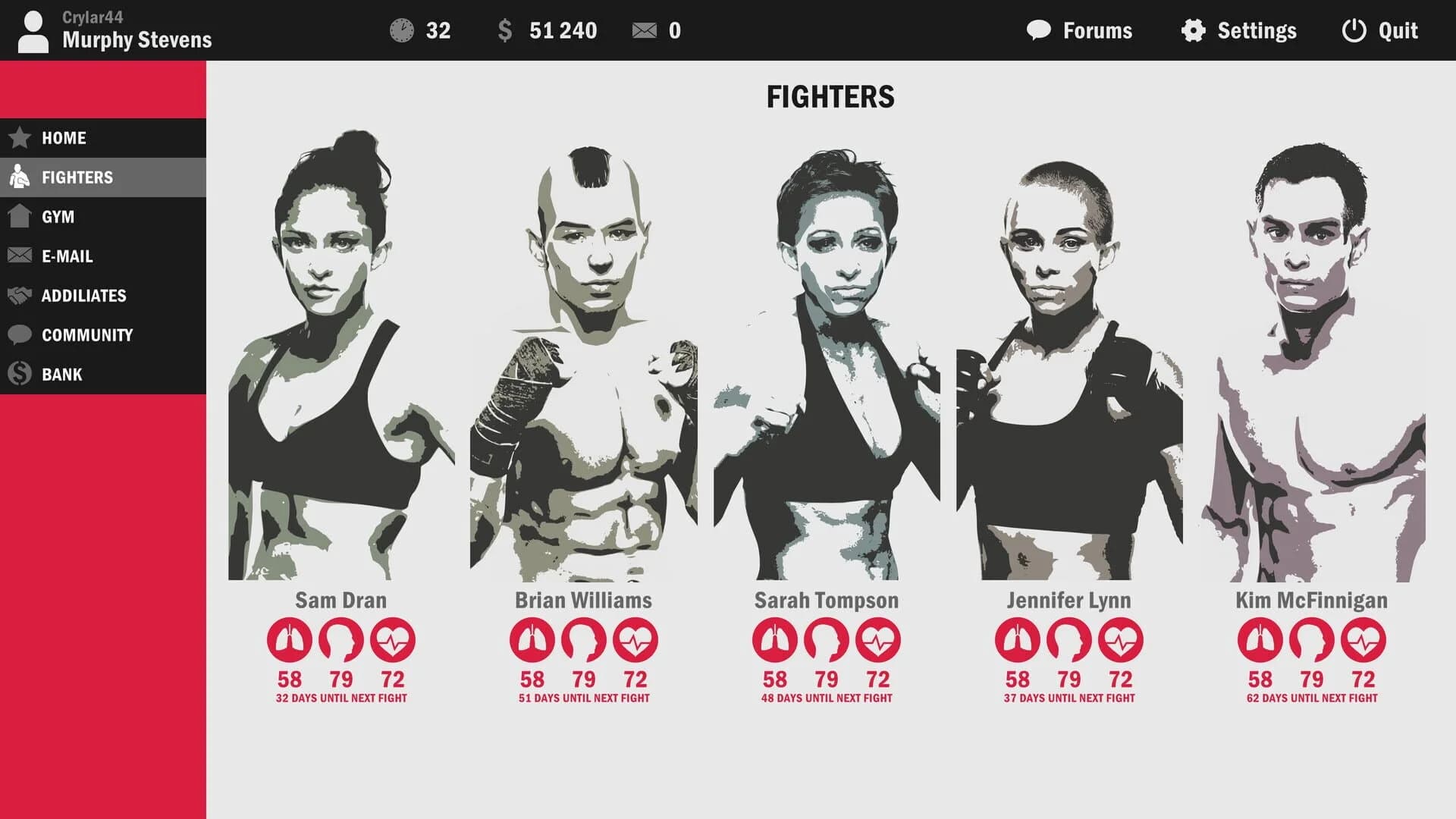
Task: Open the Bank dollar icon in the sidebar
Action: click(17, 374)
